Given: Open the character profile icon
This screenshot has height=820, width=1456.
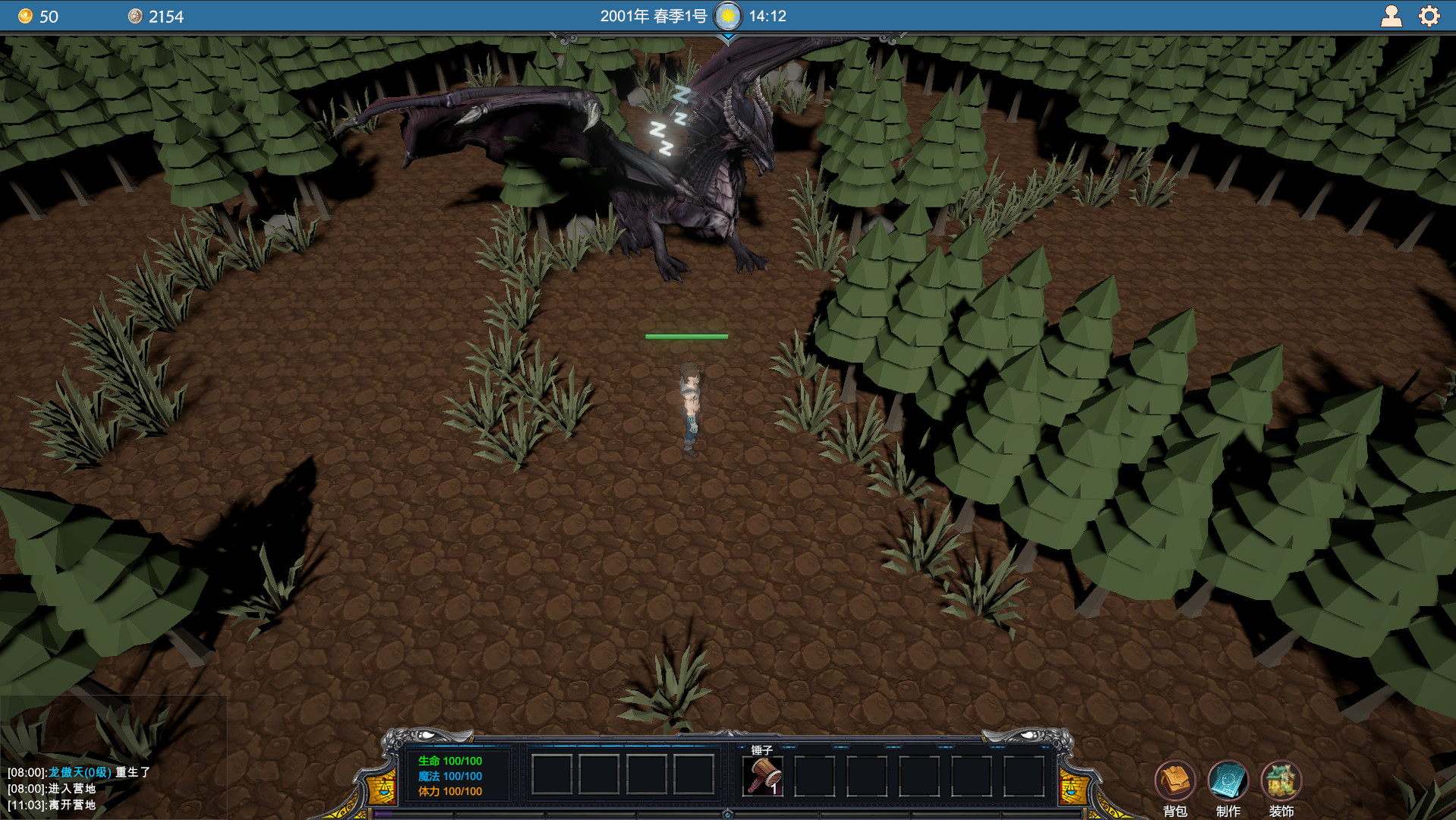Looking at the screenshot, I should [1392, 15].
